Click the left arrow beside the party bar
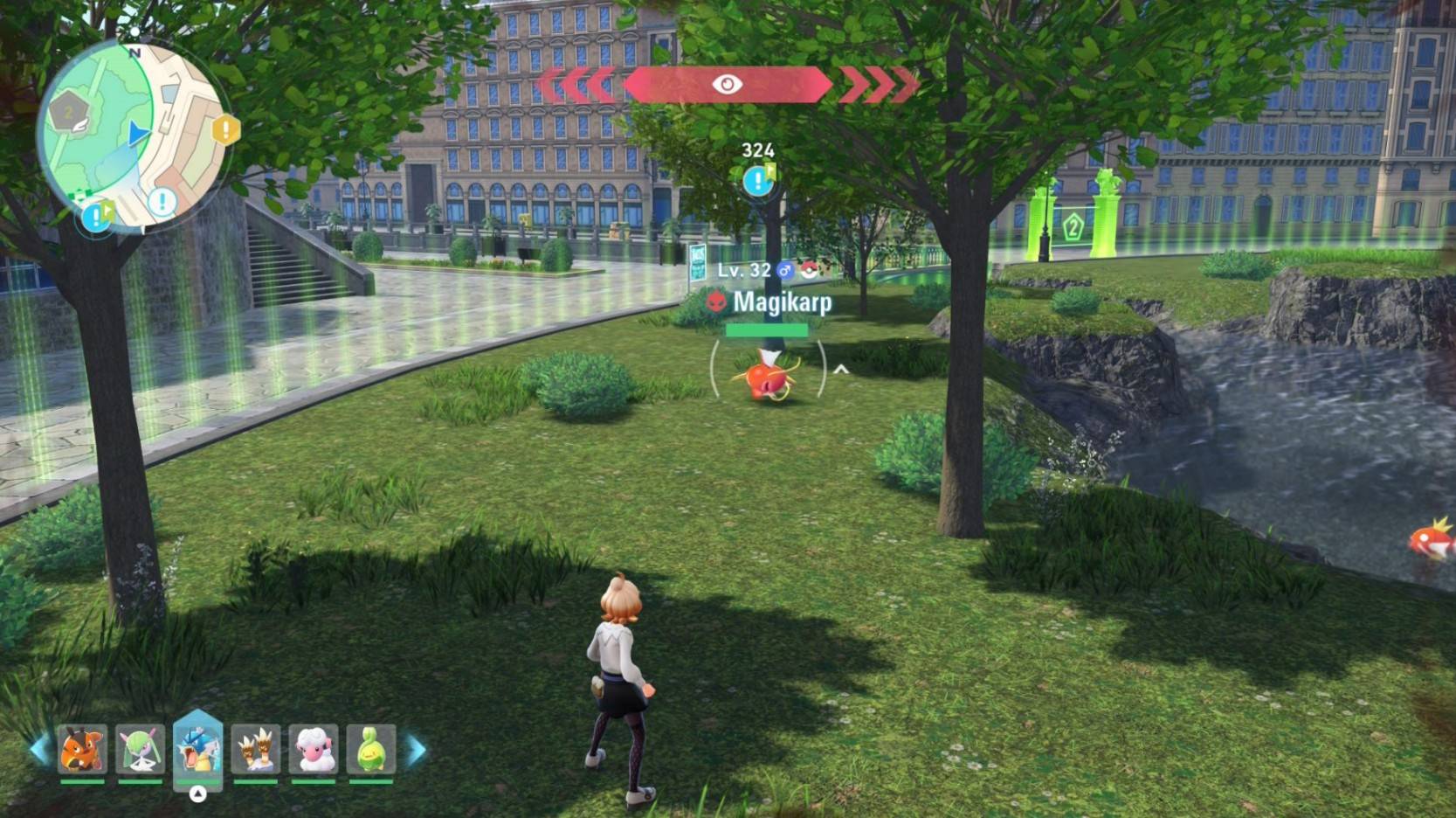Viewport: 1456px width, 818px height. point(39,749)
